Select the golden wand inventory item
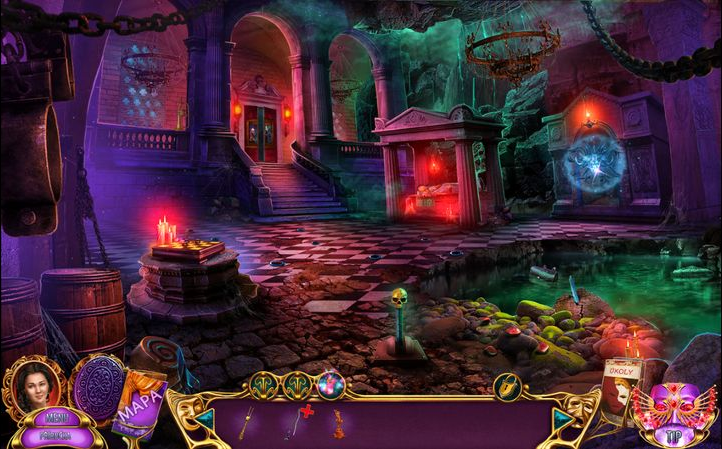Screen dimensions: 722x449 [245, 422]
